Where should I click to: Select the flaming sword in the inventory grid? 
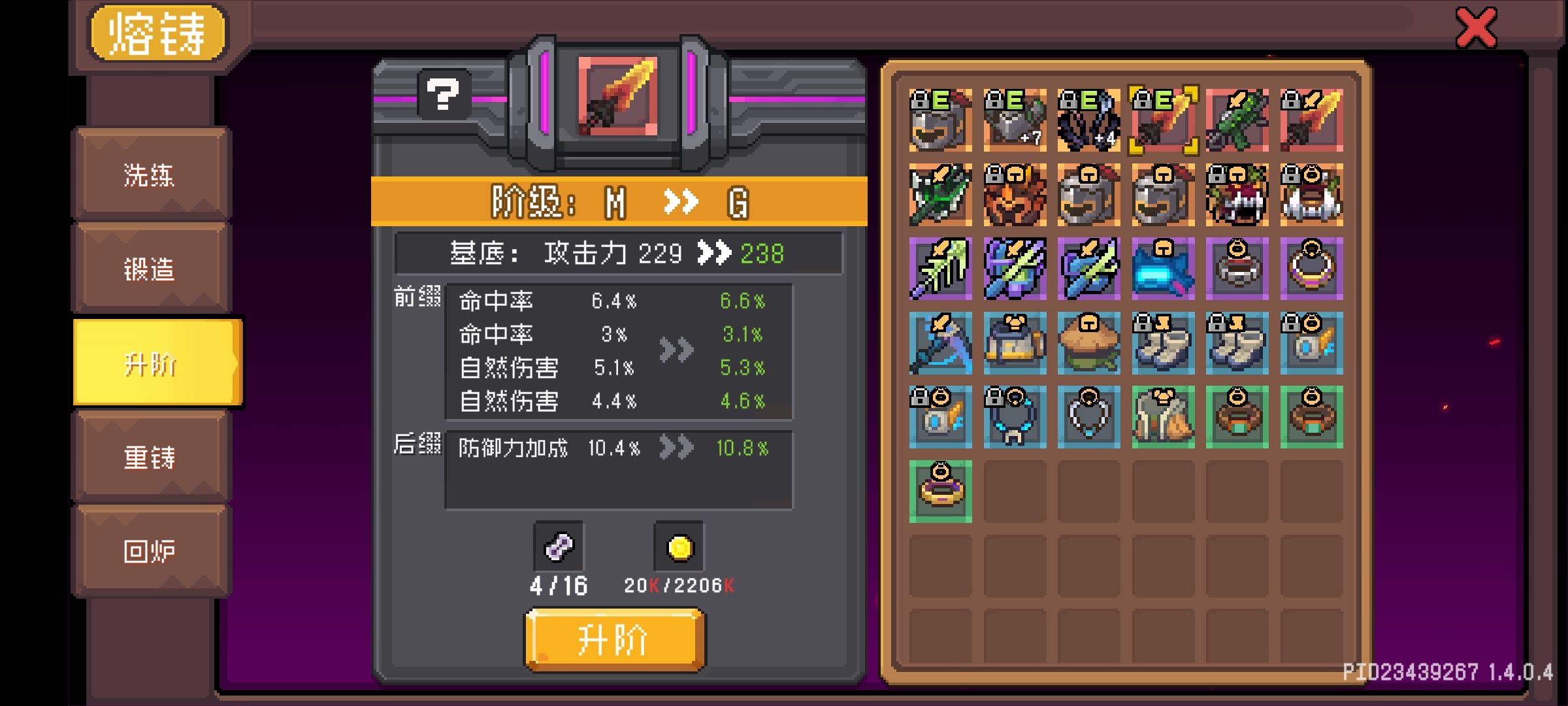tap(1312, 121)
